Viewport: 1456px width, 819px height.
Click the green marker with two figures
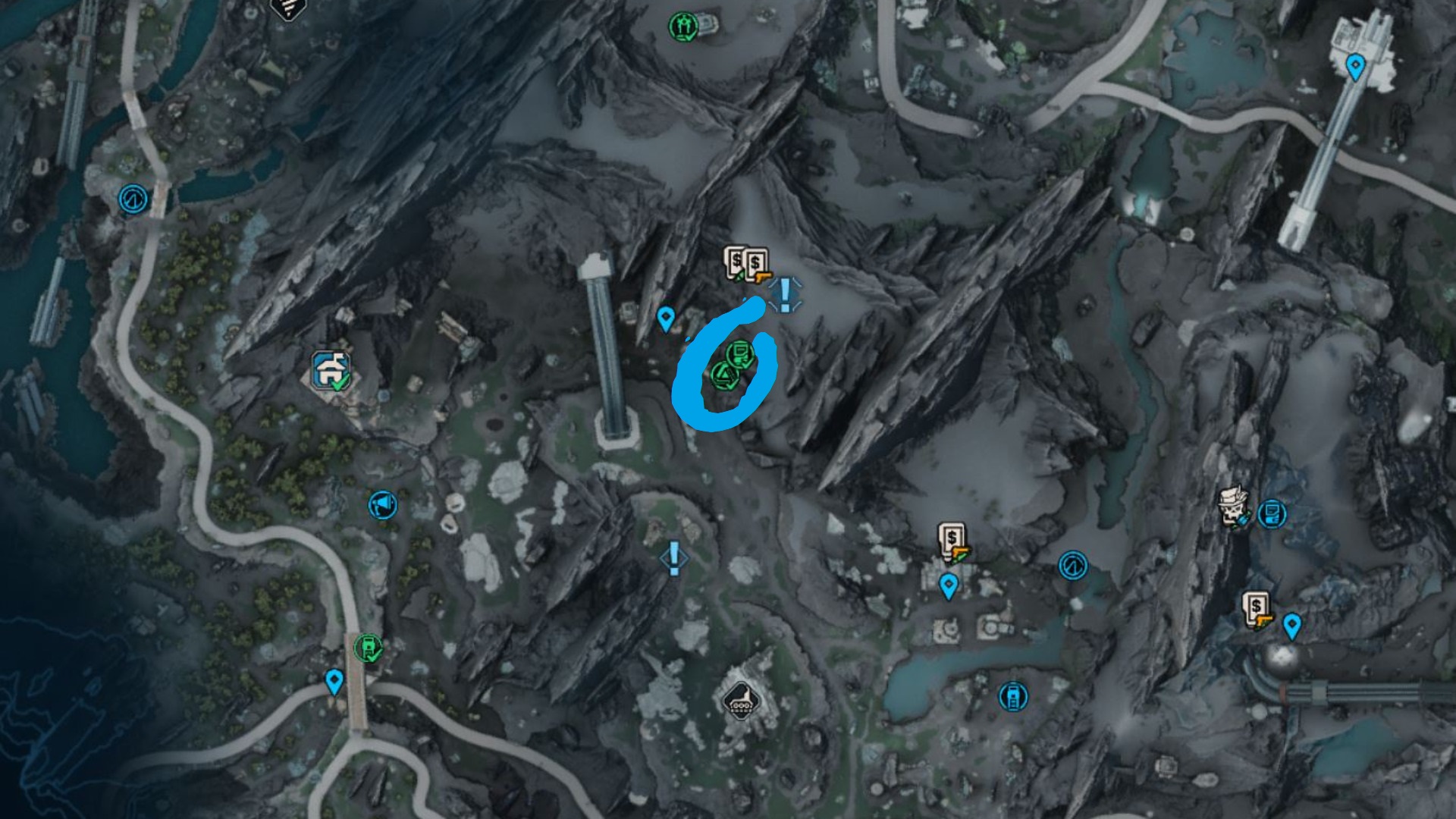tap(682, 27)
